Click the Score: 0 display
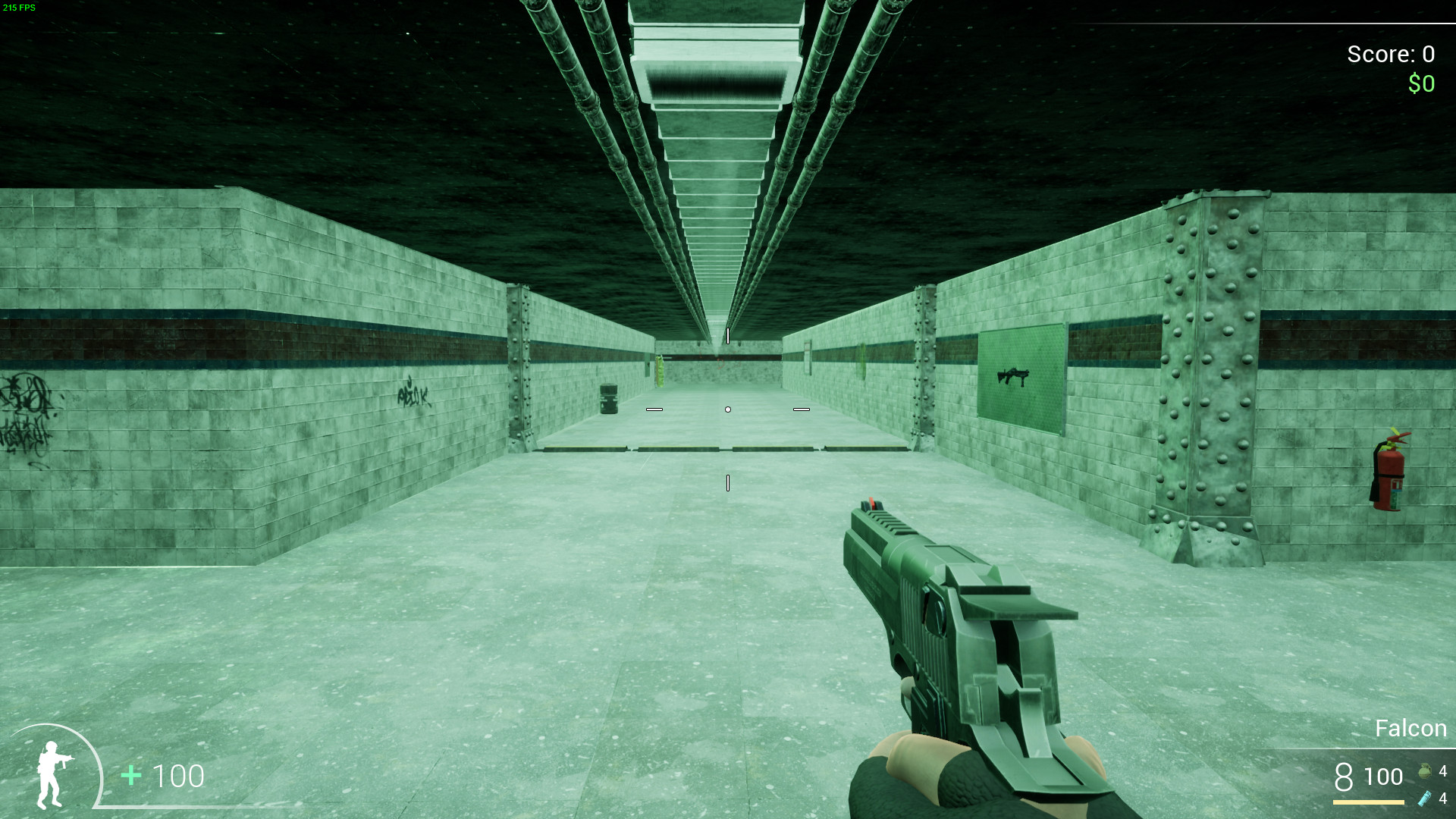The height and width of the screenshot is (819, 1456). pos(1391,54)
